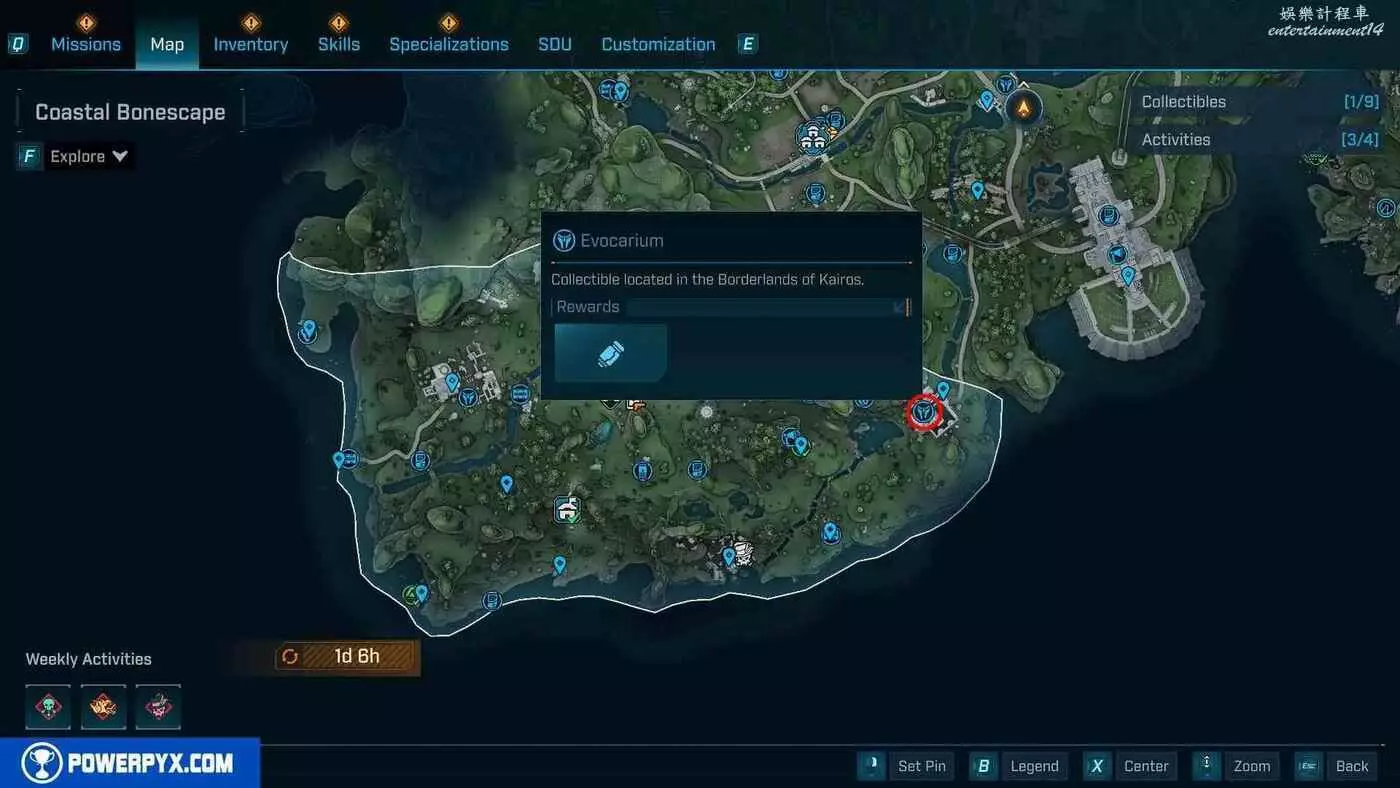Select the SDU tab
1400x788 pixels.
[555, 44]
